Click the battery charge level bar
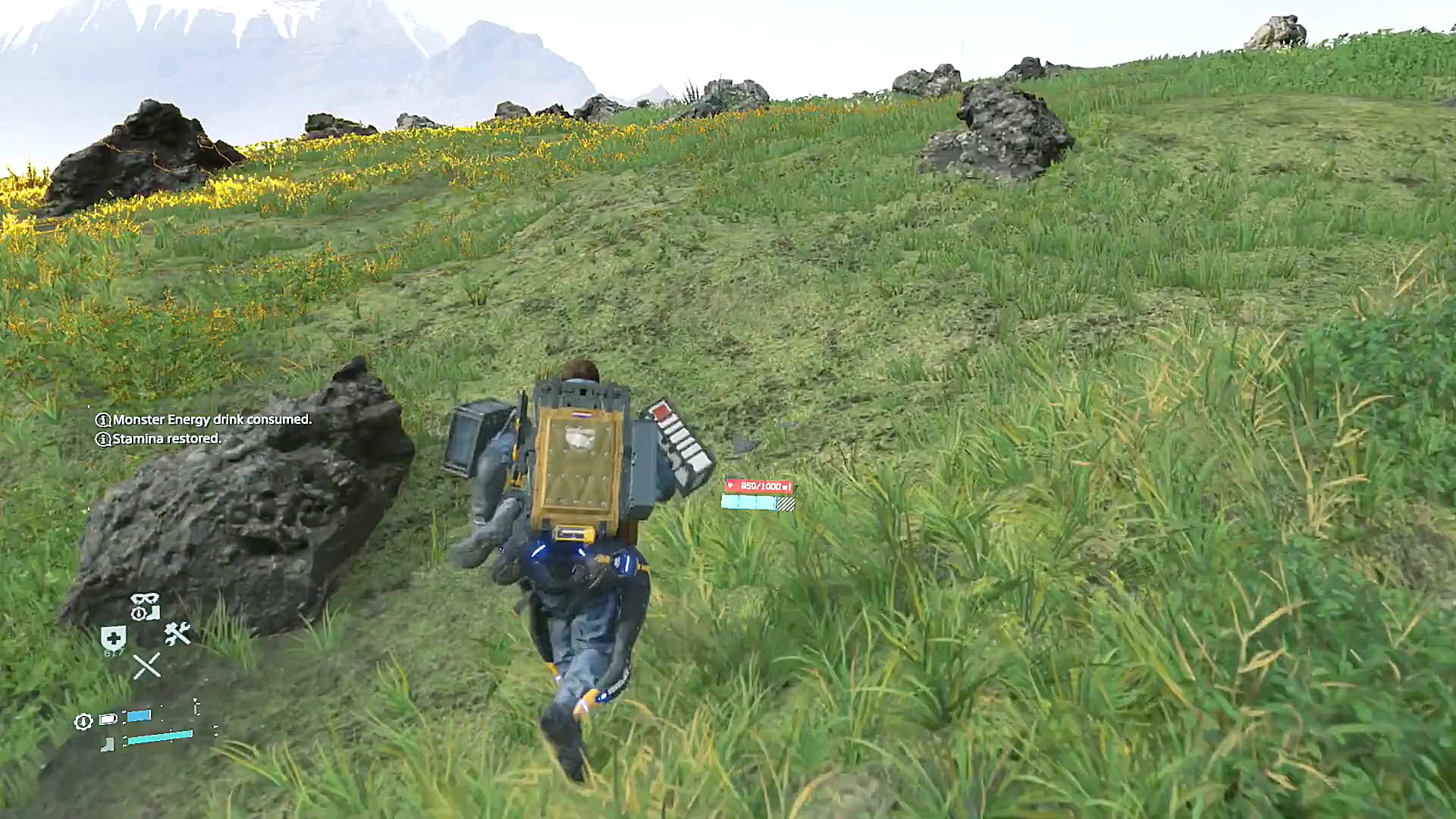The image size is (1456, 819). pyautogui.click(x=139, y=715)
